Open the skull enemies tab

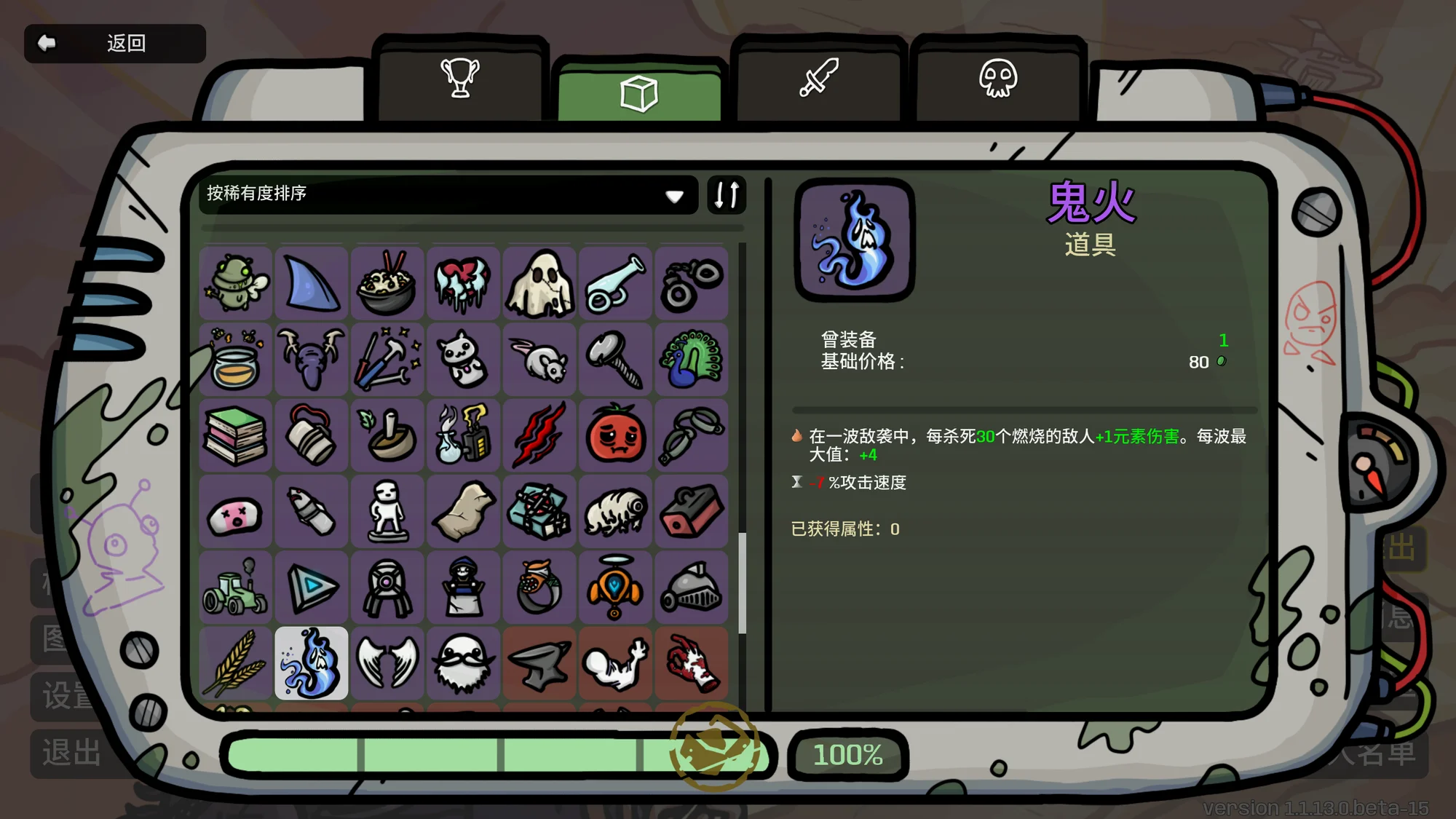997,79
